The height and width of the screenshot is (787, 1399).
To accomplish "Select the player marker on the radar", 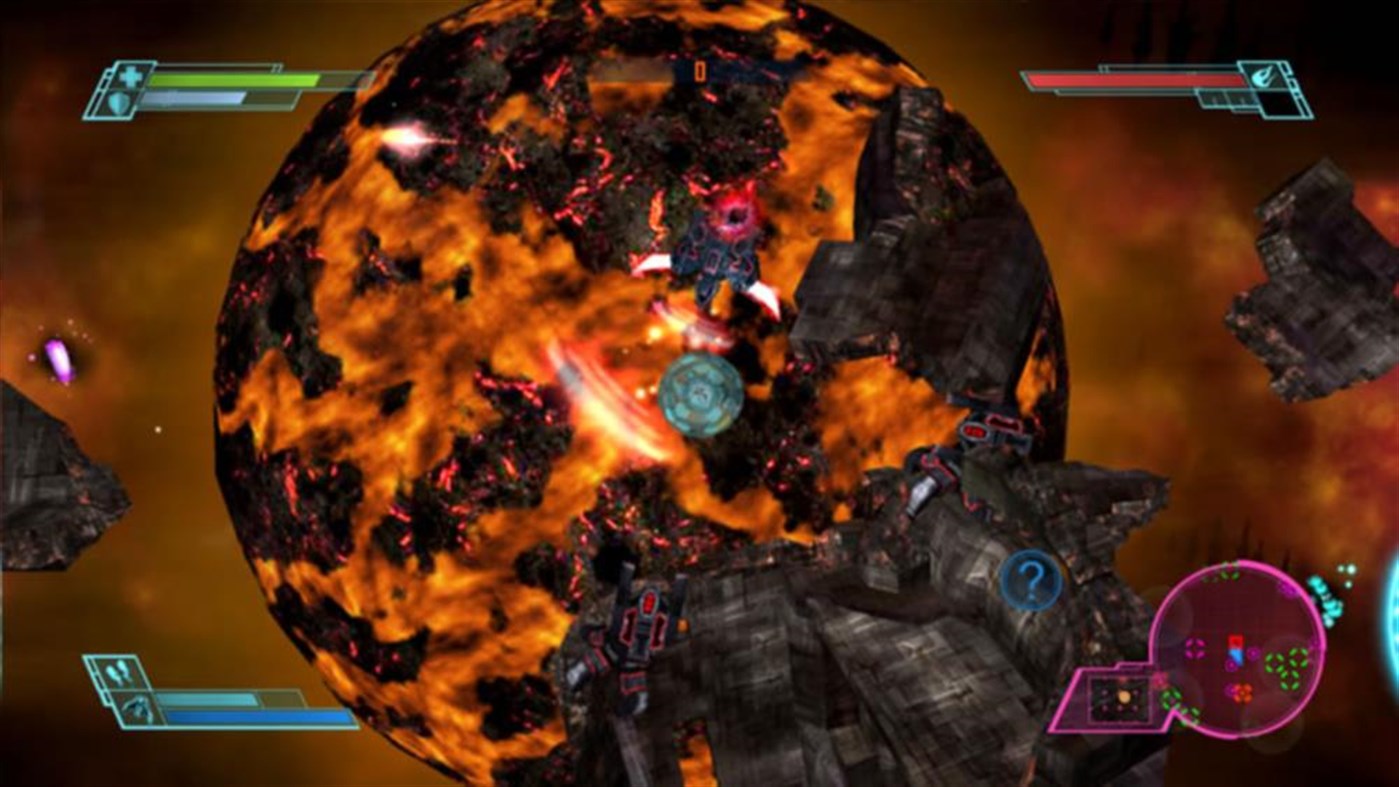I will pyautogui.click(x=1235, y=648).
